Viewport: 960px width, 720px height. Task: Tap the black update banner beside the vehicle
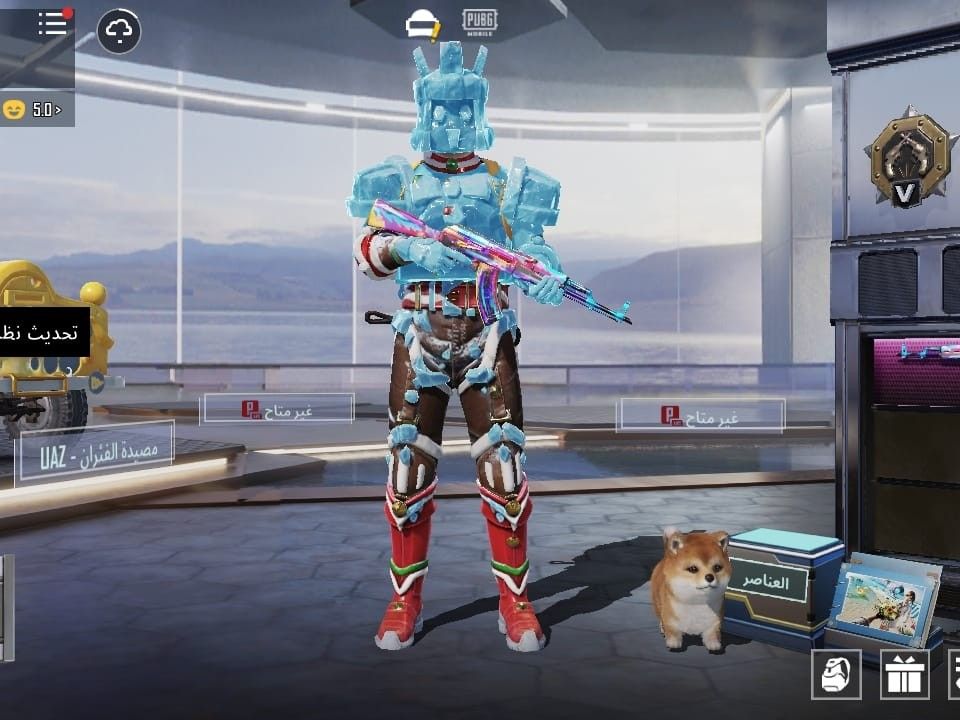(43, 333)
